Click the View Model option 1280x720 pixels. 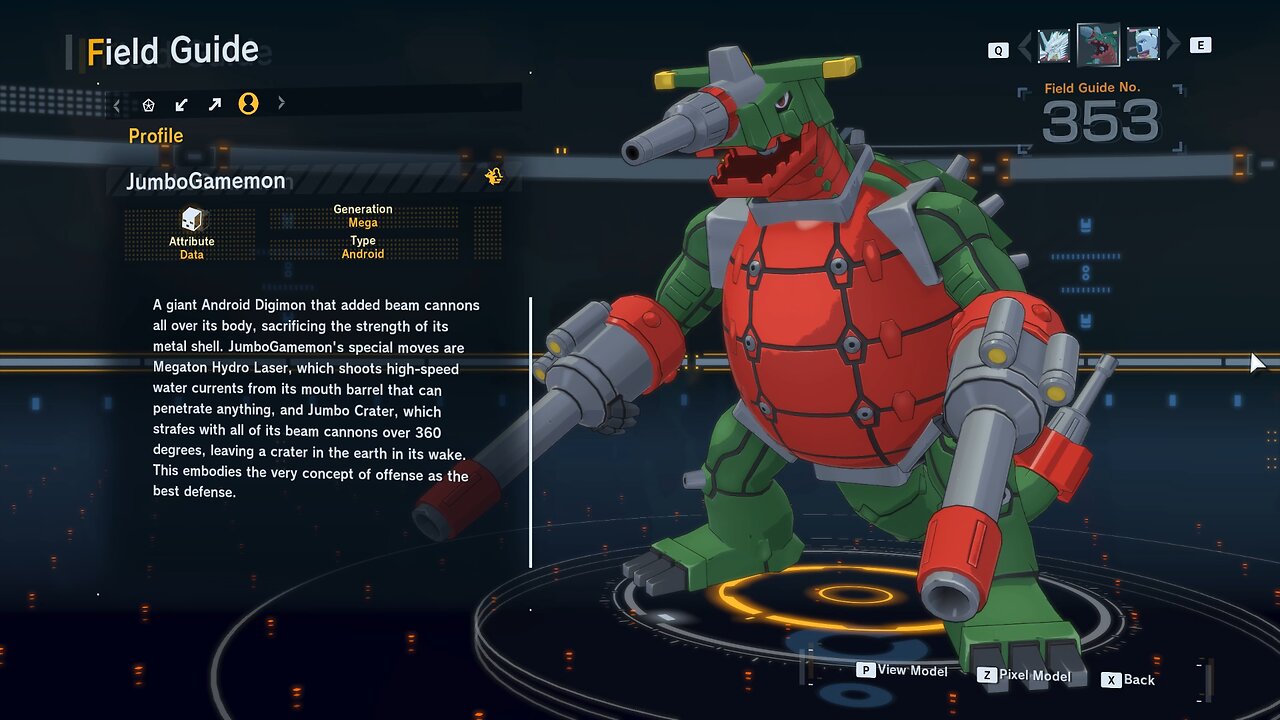(x=902, y=670)
